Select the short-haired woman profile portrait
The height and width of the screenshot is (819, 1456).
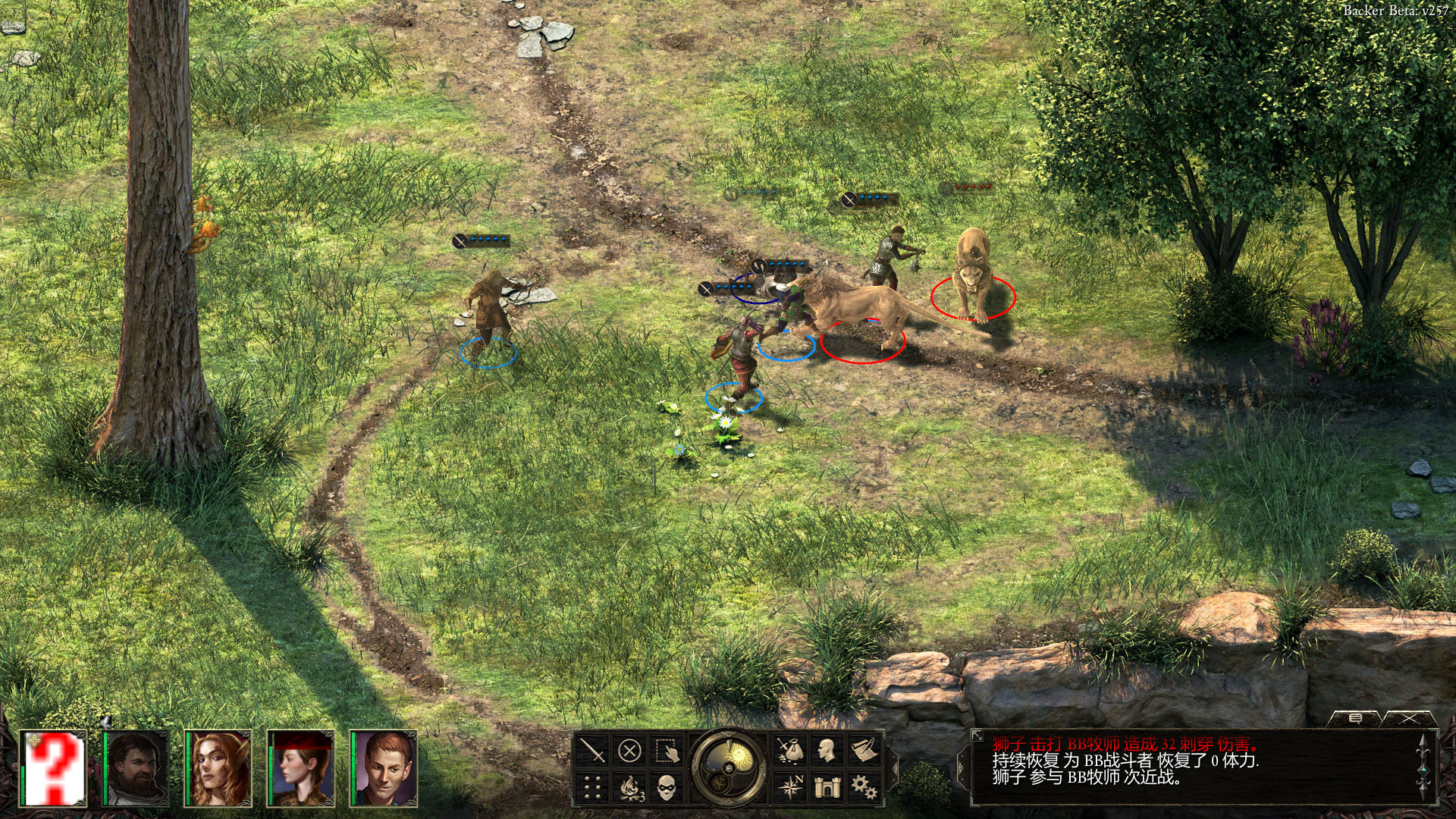point(302,767)
